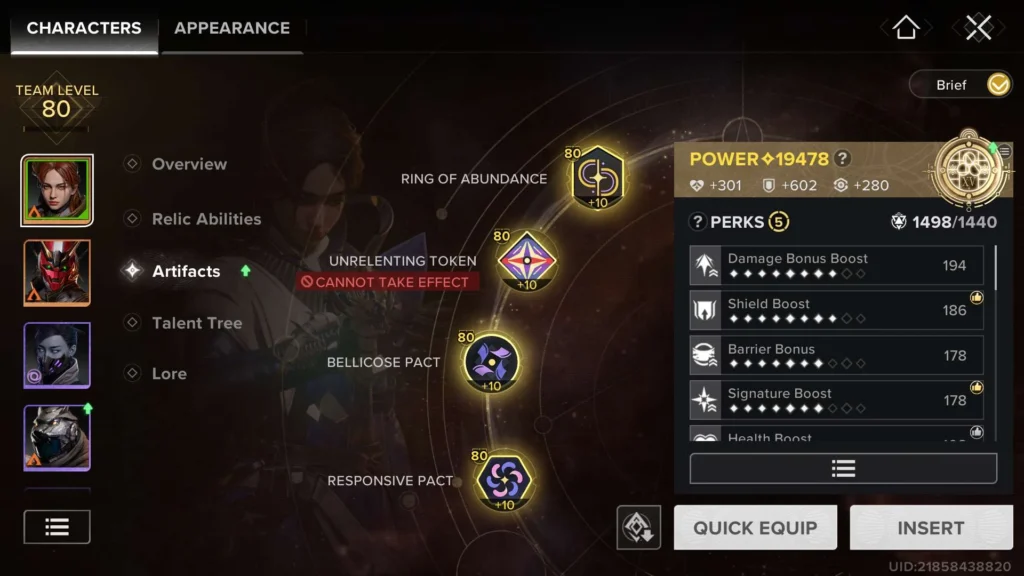Select the Unrelenting Token artifact

point(526,260)
